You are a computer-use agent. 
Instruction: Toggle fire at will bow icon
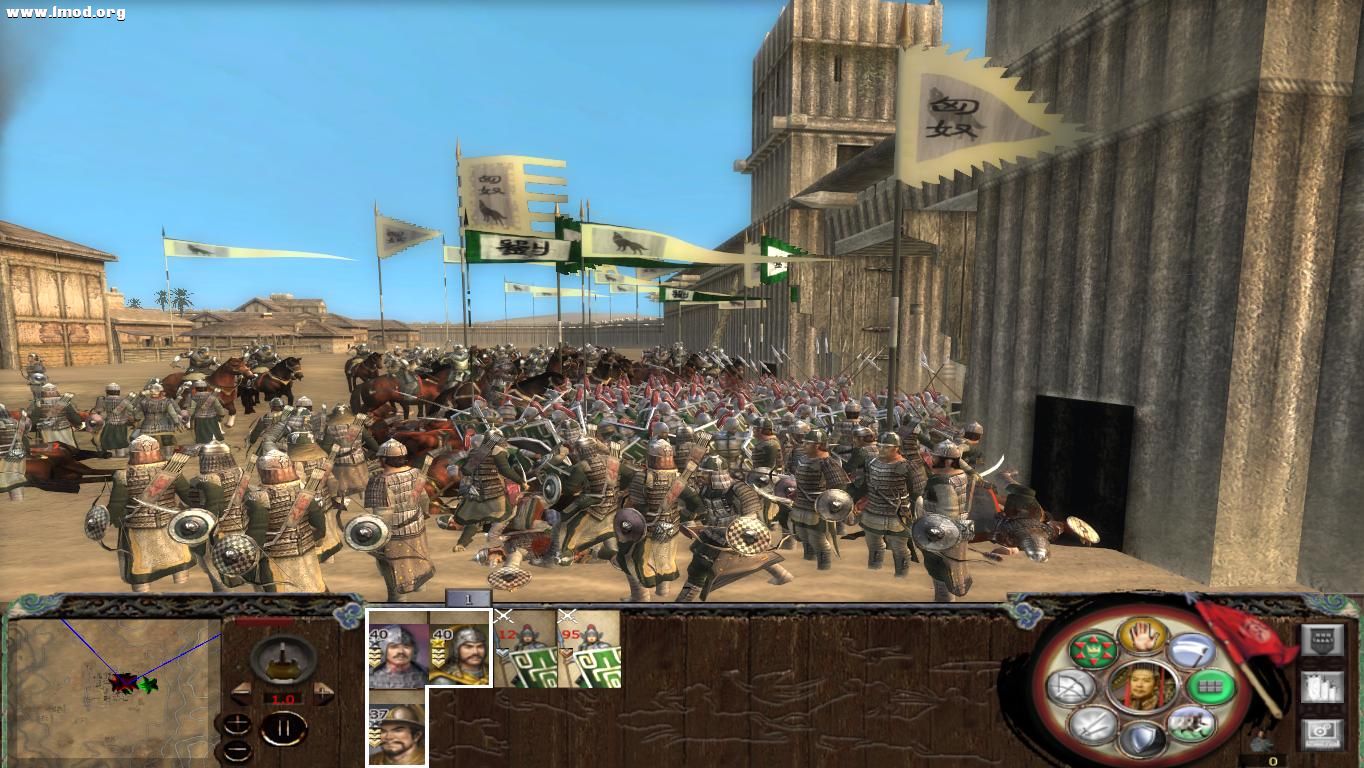click(x=1071, y=686)
